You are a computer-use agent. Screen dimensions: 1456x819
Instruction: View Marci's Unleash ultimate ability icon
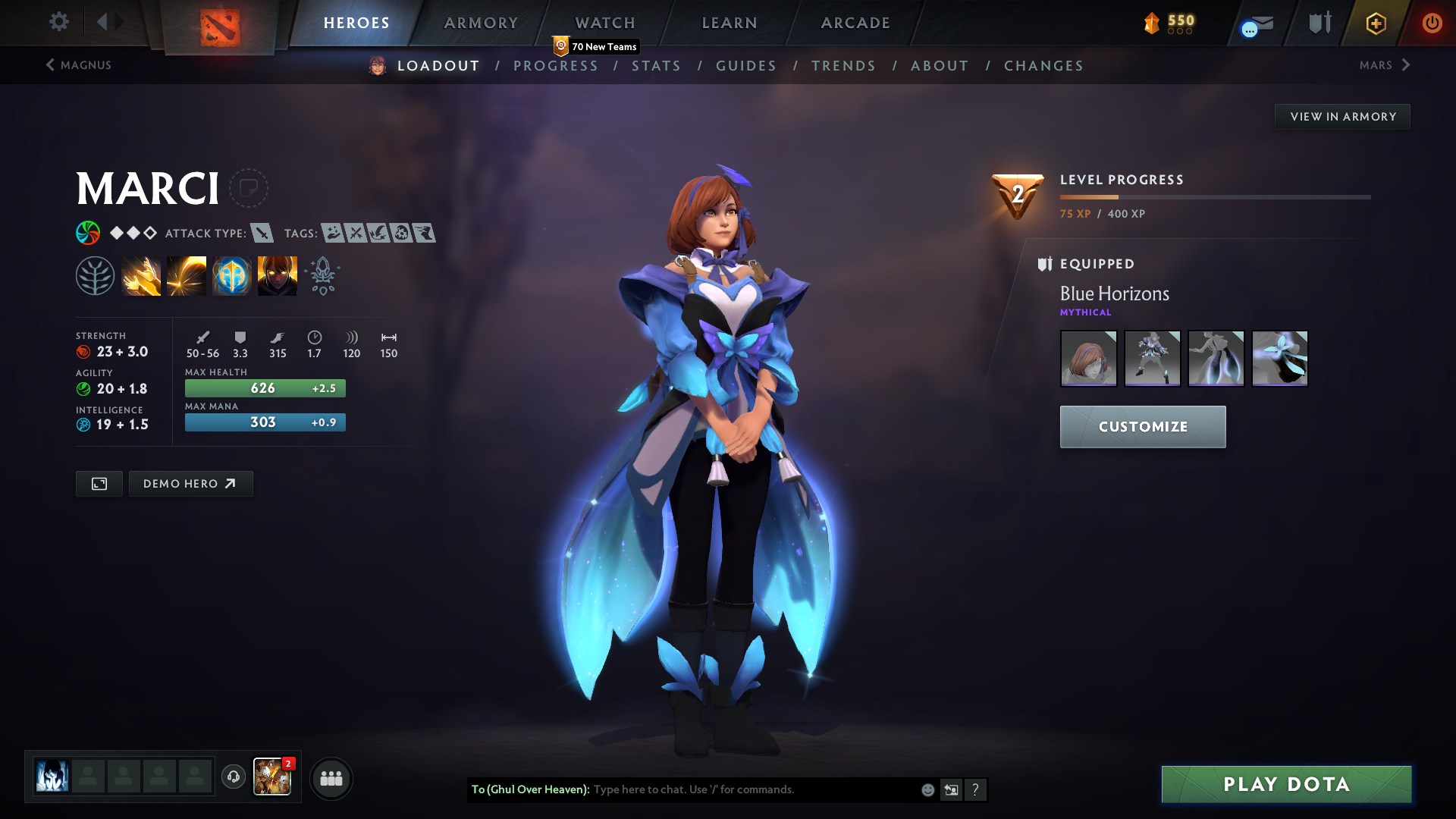coord(277,275)
